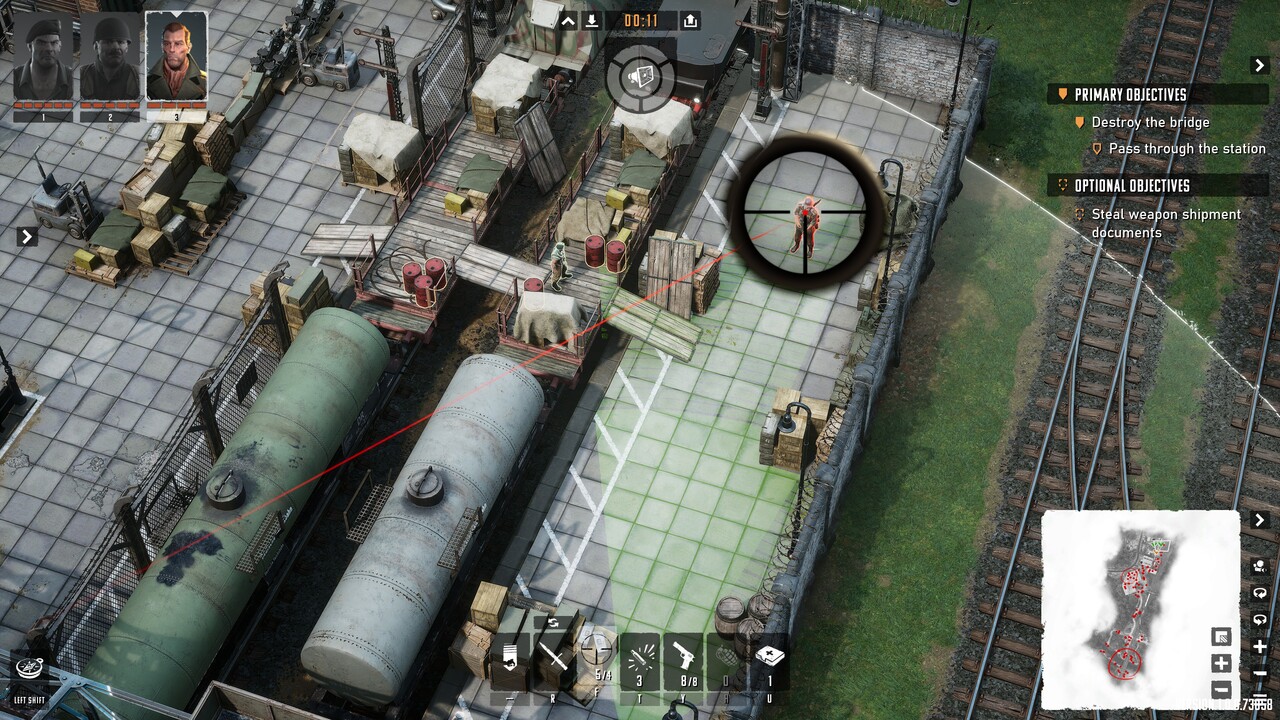This screenshot has height=720, width=1280.
Task: Select the first commando portrait with beret
Action: click(x=42, y=60)
